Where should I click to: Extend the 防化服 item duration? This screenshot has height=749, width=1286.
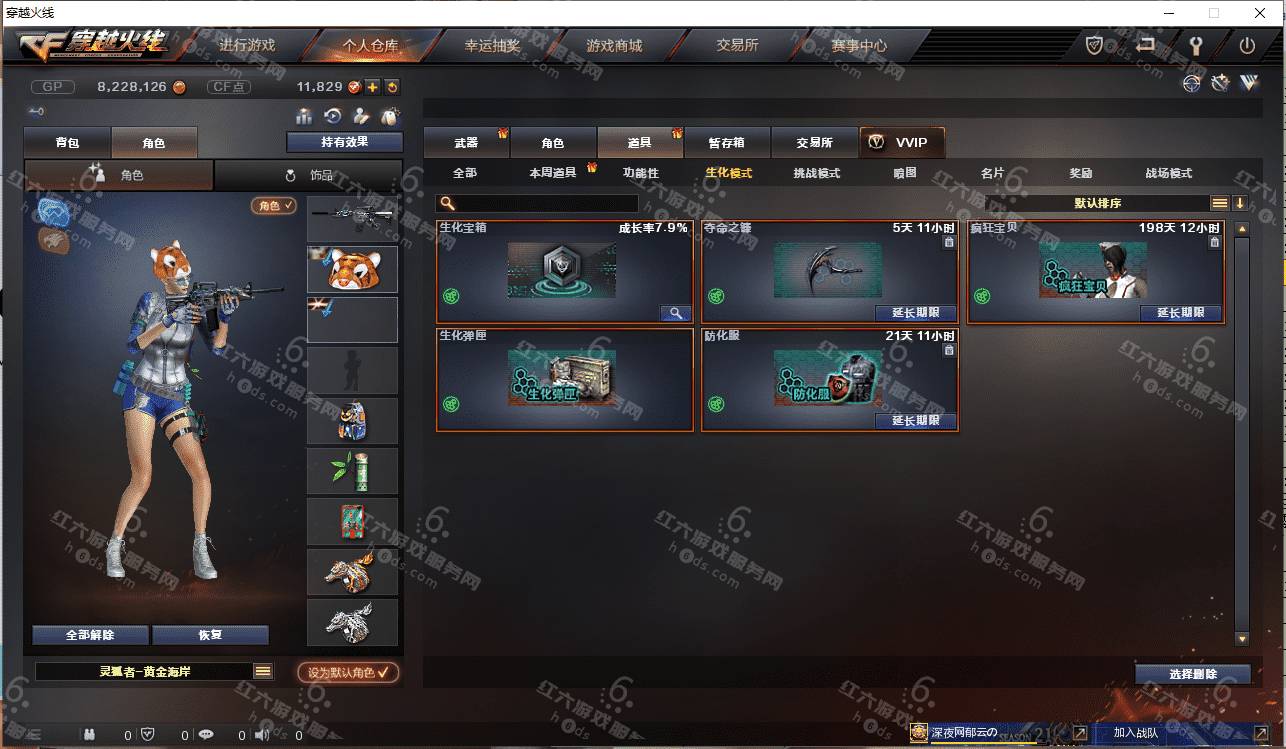(915, 421)
